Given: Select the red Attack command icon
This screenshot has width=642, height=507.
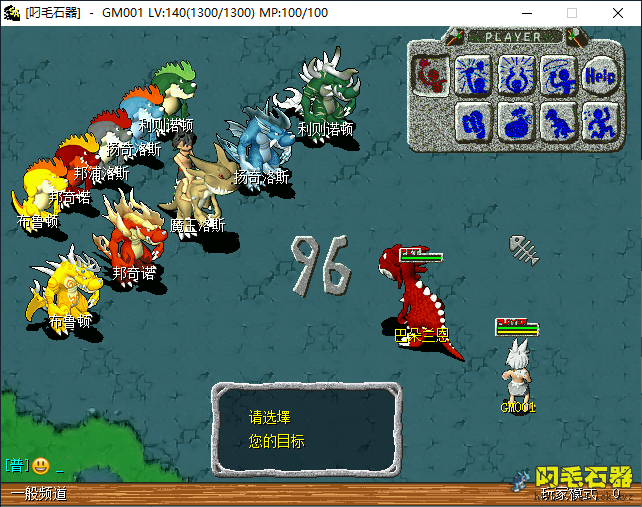Looking at the screenshot, I should coord(431,73).
